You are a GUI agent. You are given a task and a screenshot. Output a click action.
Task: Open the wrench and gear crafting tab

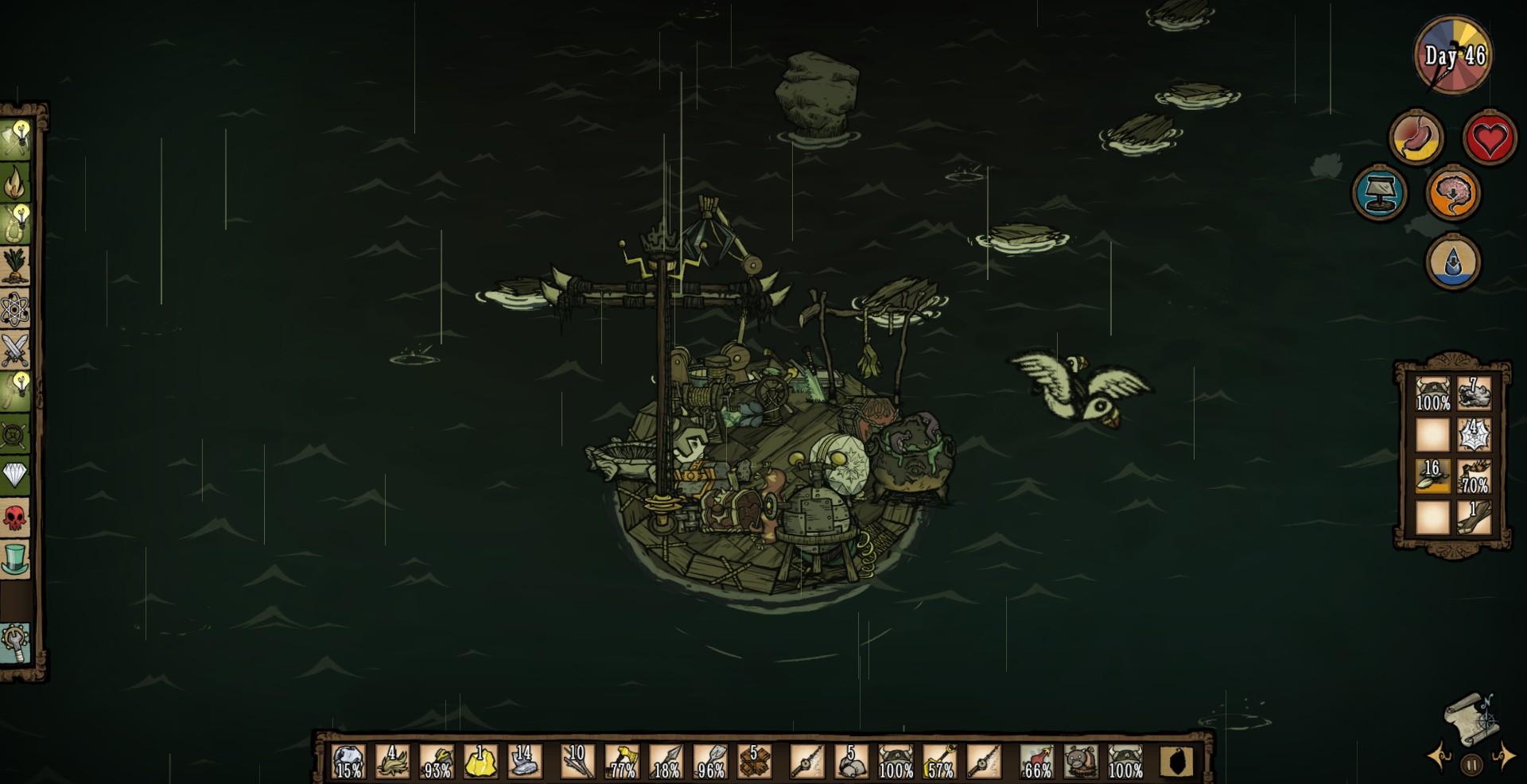pyautogui.click(x=15, y=642)
